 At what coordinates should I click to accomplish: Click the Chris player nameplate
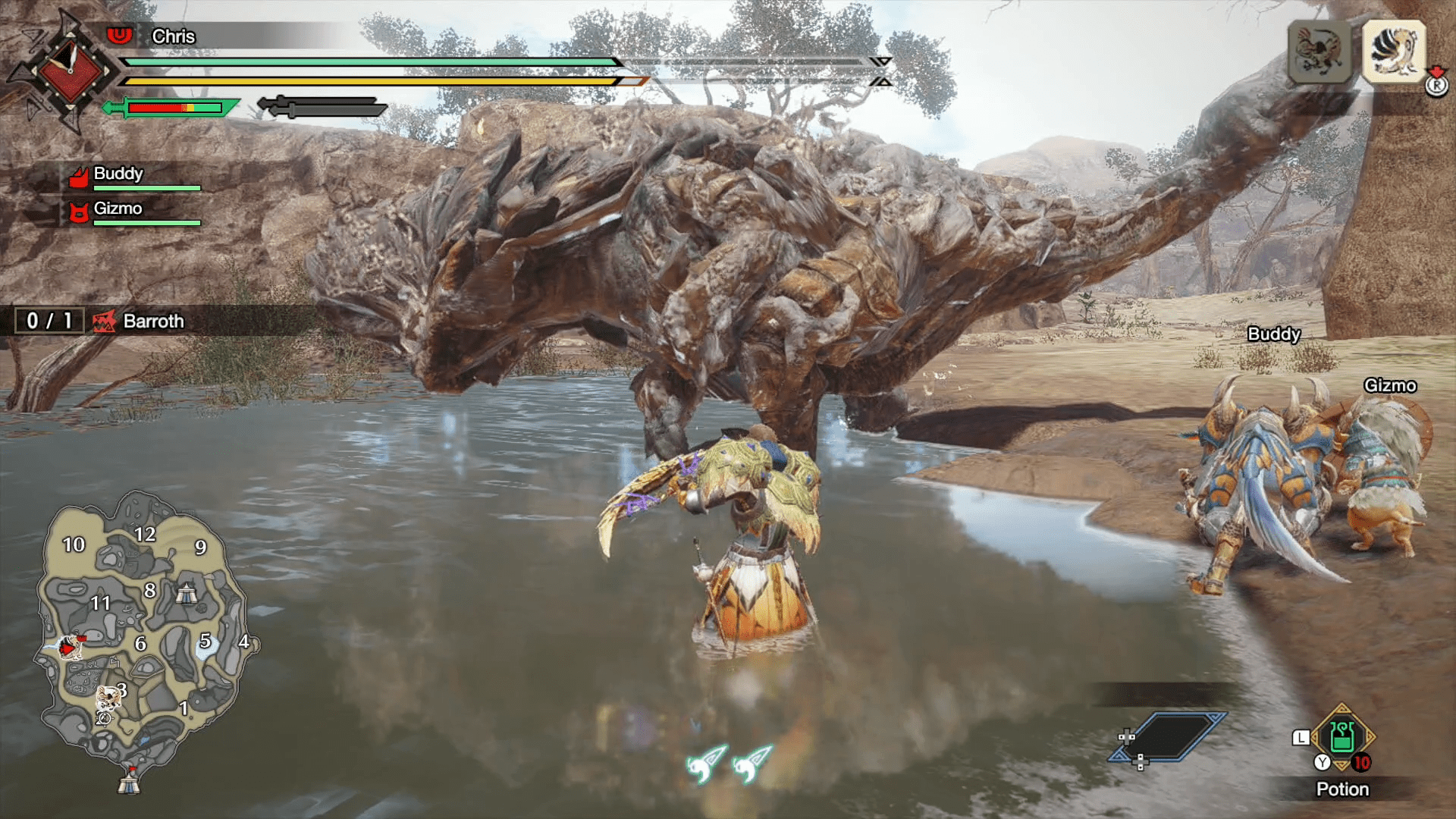pos(172,36)
